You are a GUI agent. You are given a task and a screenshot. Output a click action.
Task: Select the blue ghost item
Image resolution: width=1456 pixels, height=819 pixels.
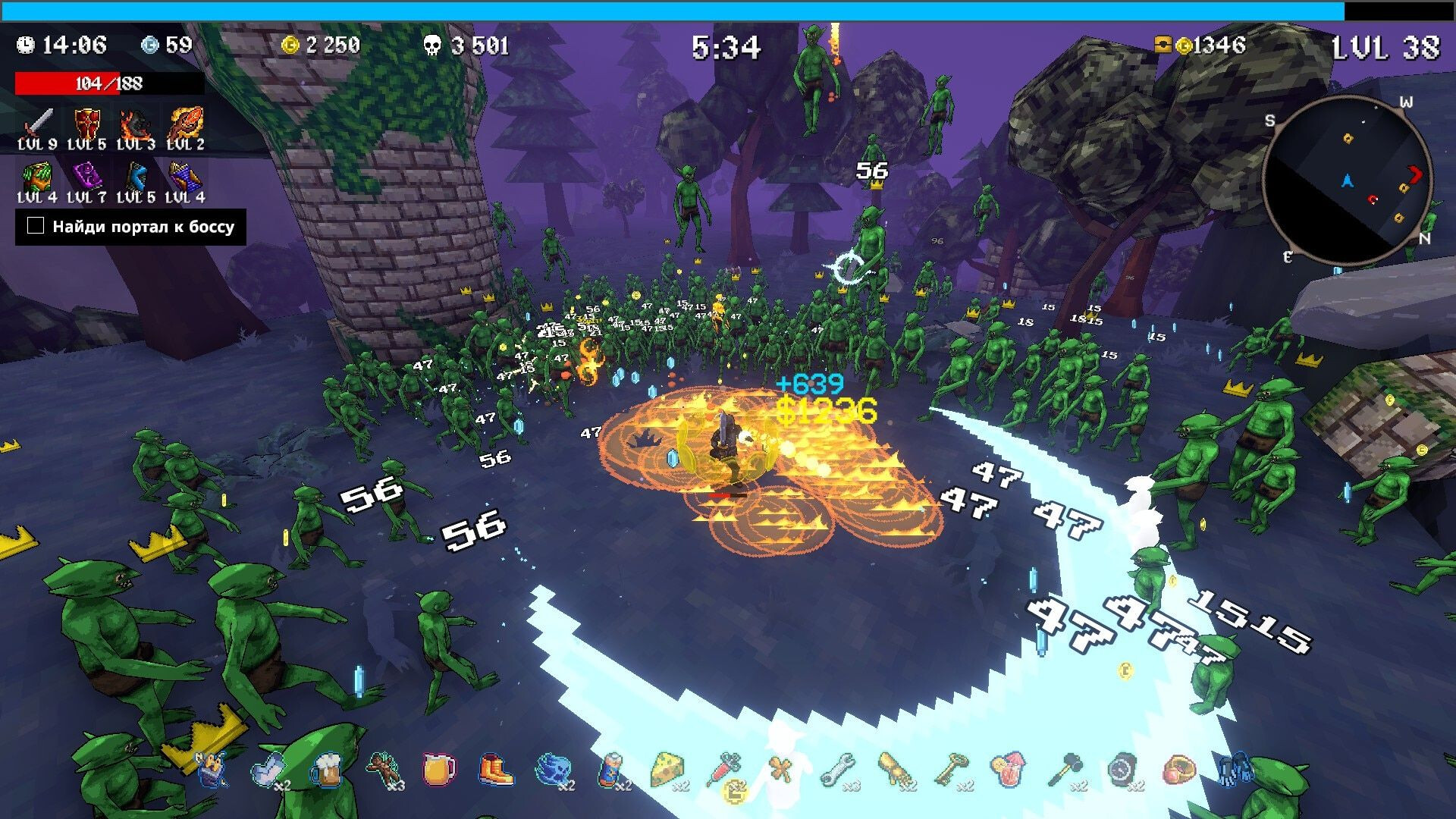click(551, 770)
